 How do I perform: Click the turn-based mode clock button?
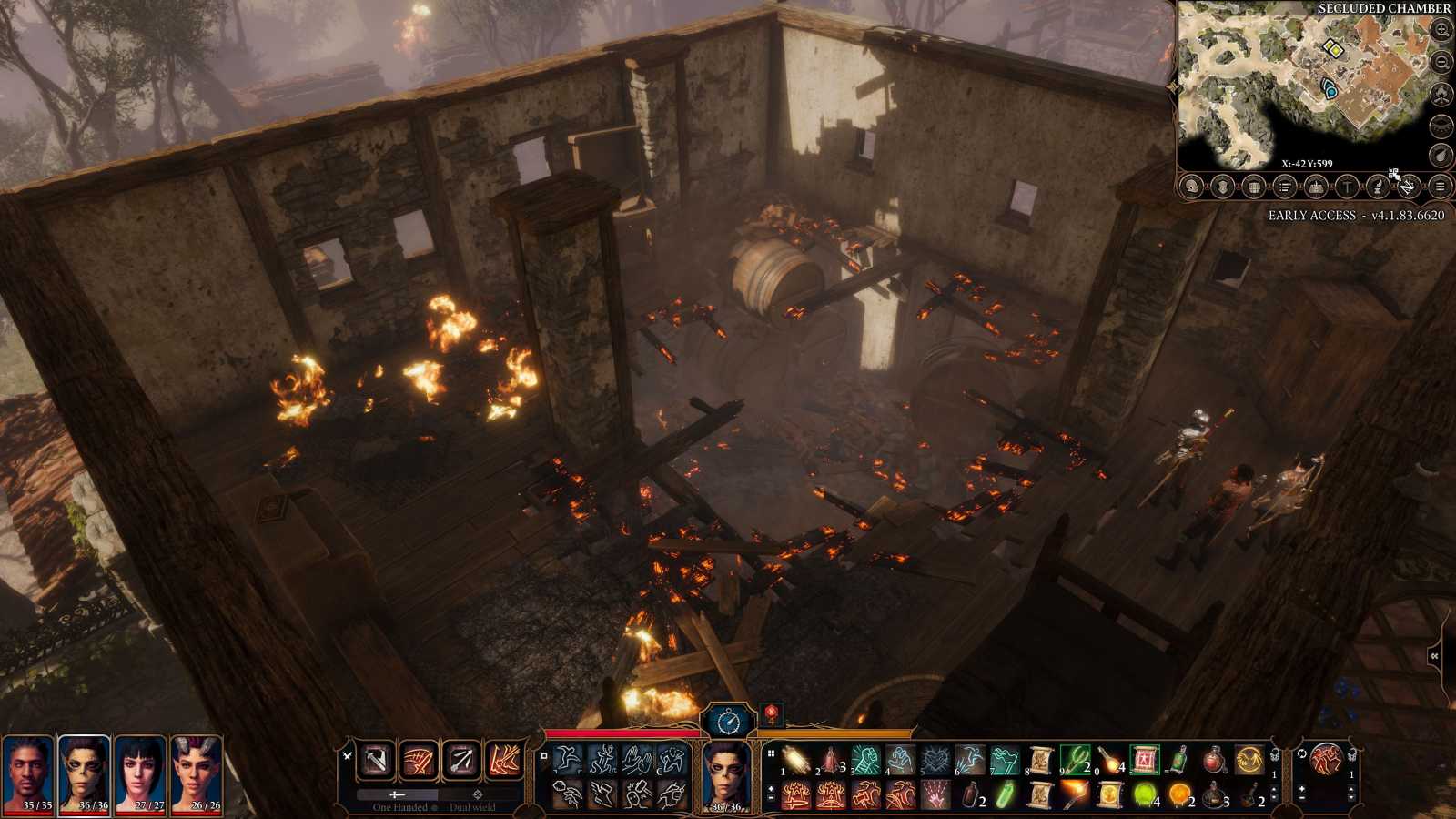coord(729,722)
